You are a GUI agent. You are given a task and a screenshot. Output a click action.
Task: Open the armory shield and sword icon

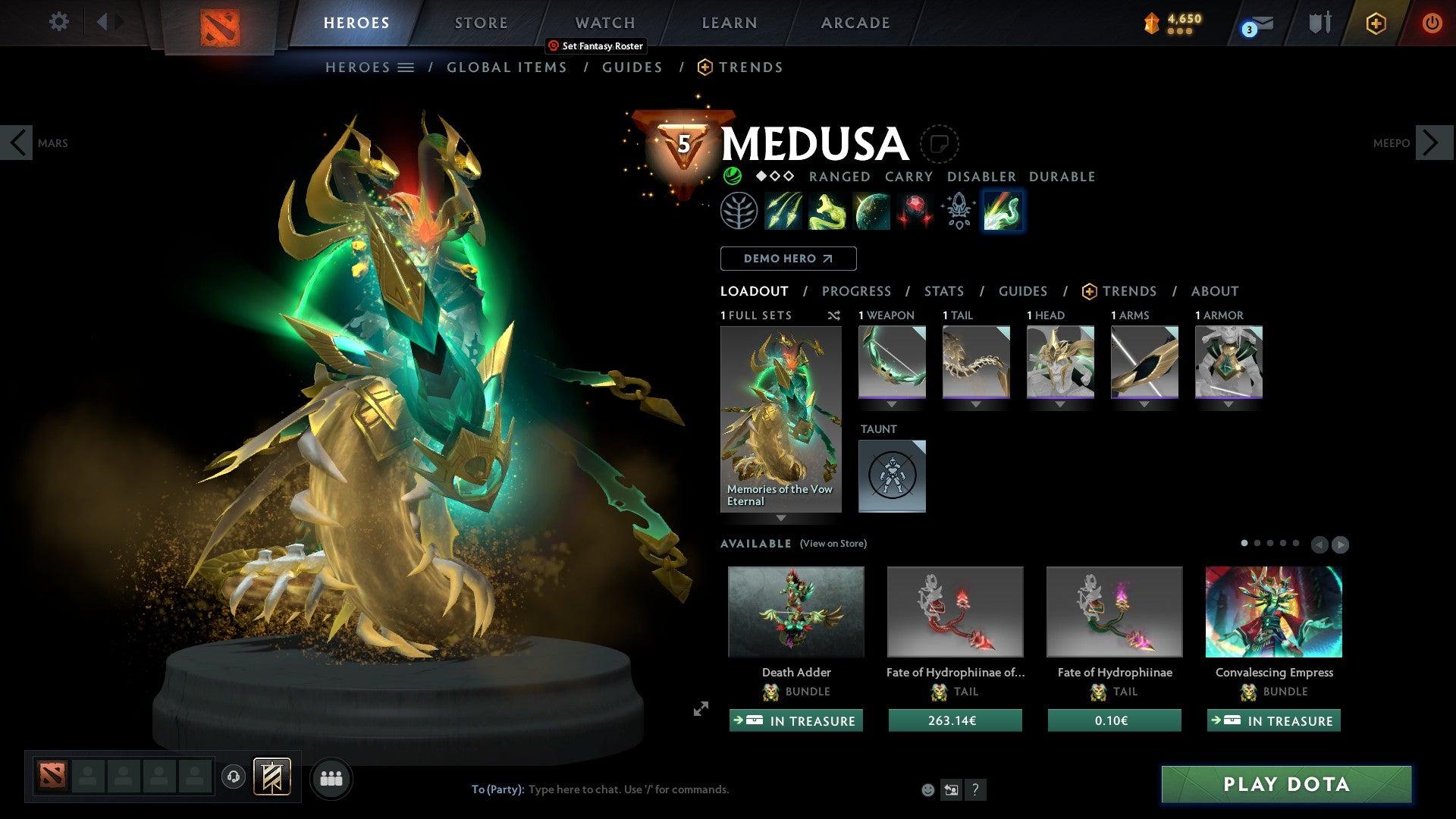coord(1320,23)
